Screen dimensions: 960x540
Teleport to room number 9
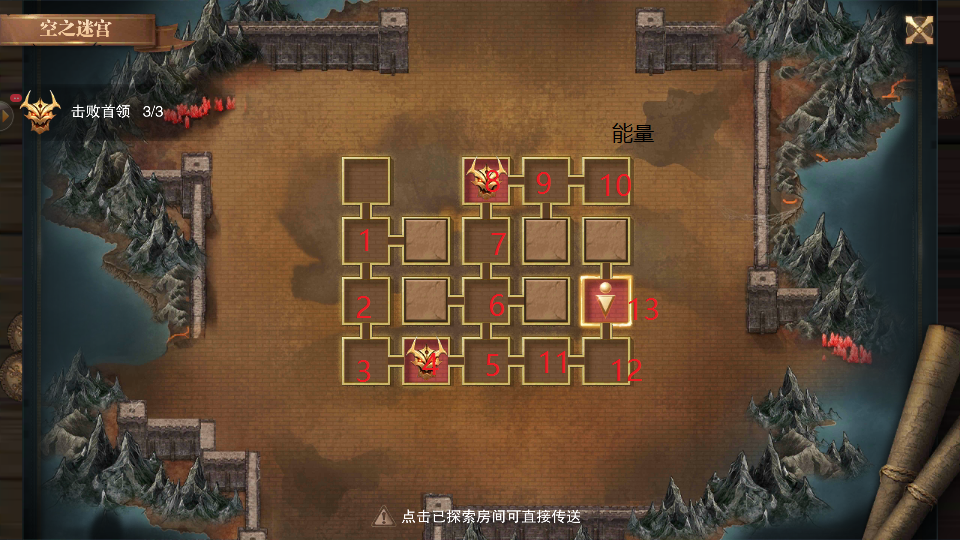[x=547, y=181]
